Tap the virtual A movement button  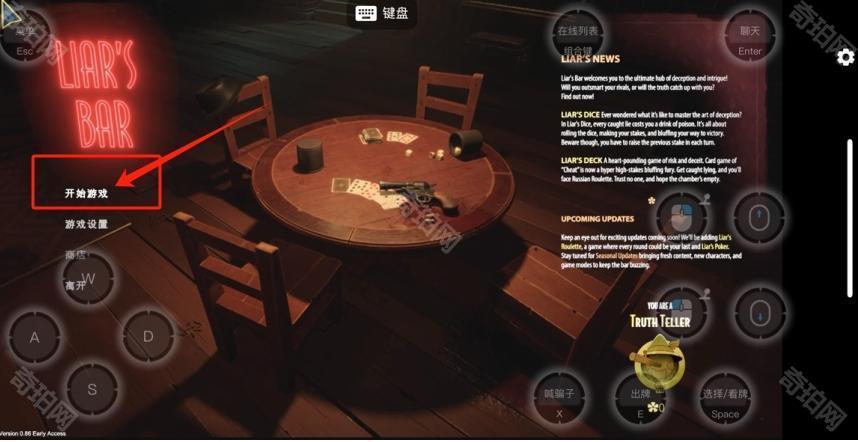coord(35,337)
